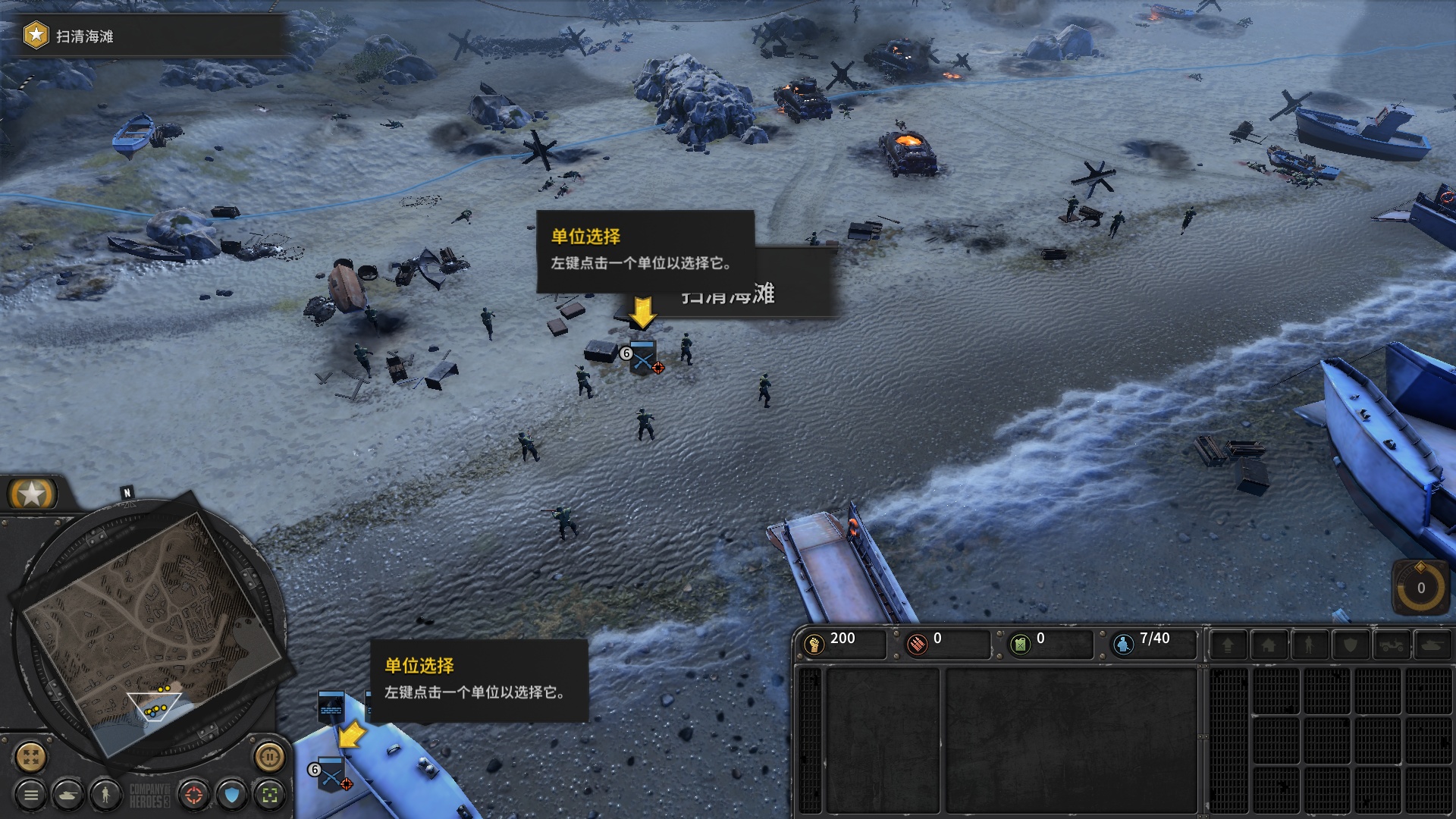Click the 单位选择 tutorial tooltip
1456x819 pixels.
tap(645, 250)
